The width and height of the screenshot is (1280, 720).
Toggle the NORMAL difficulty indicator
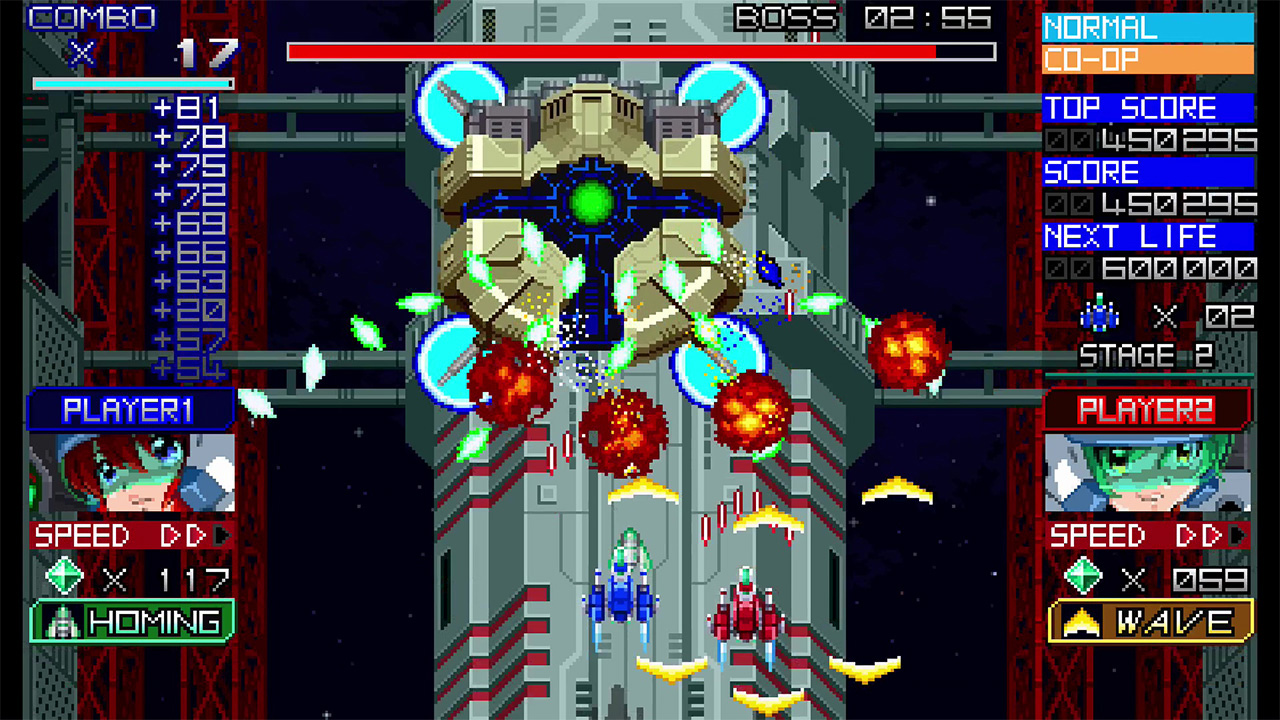click(x=1148, y=27)
